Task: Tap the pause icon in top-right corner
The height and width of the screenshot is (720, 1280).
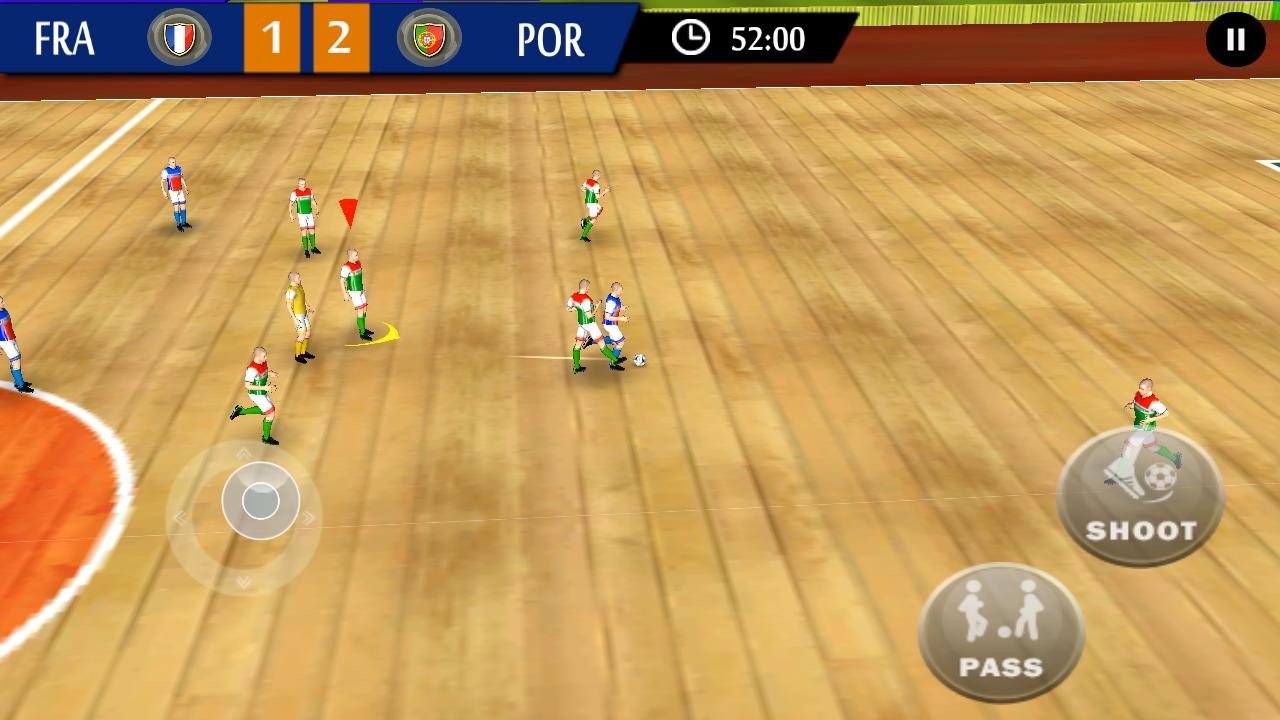Action: [x=1235, y=39]
